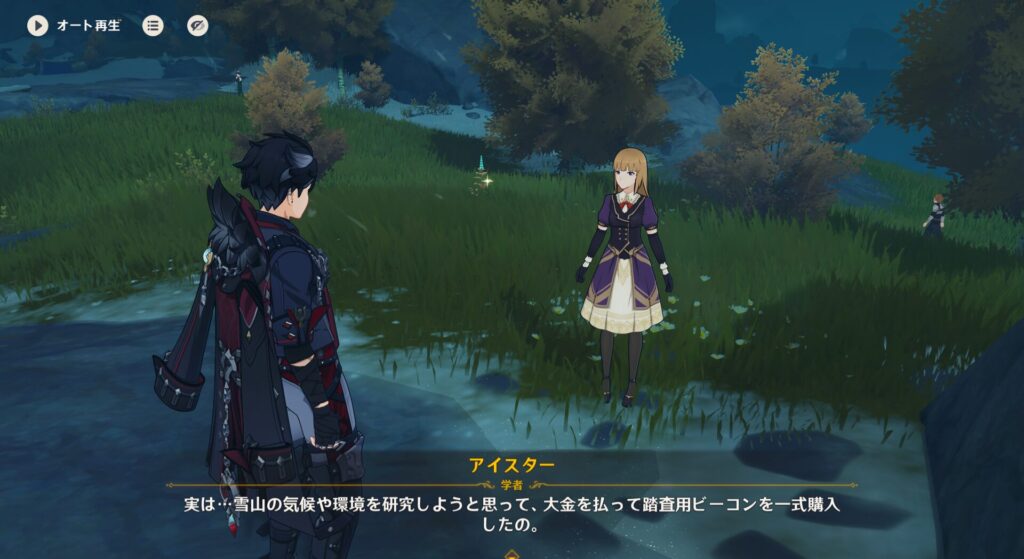The width and height of the screenshot is (1024, 559).
Task: Open the dialogue history log icon
Action: (153, 25)
